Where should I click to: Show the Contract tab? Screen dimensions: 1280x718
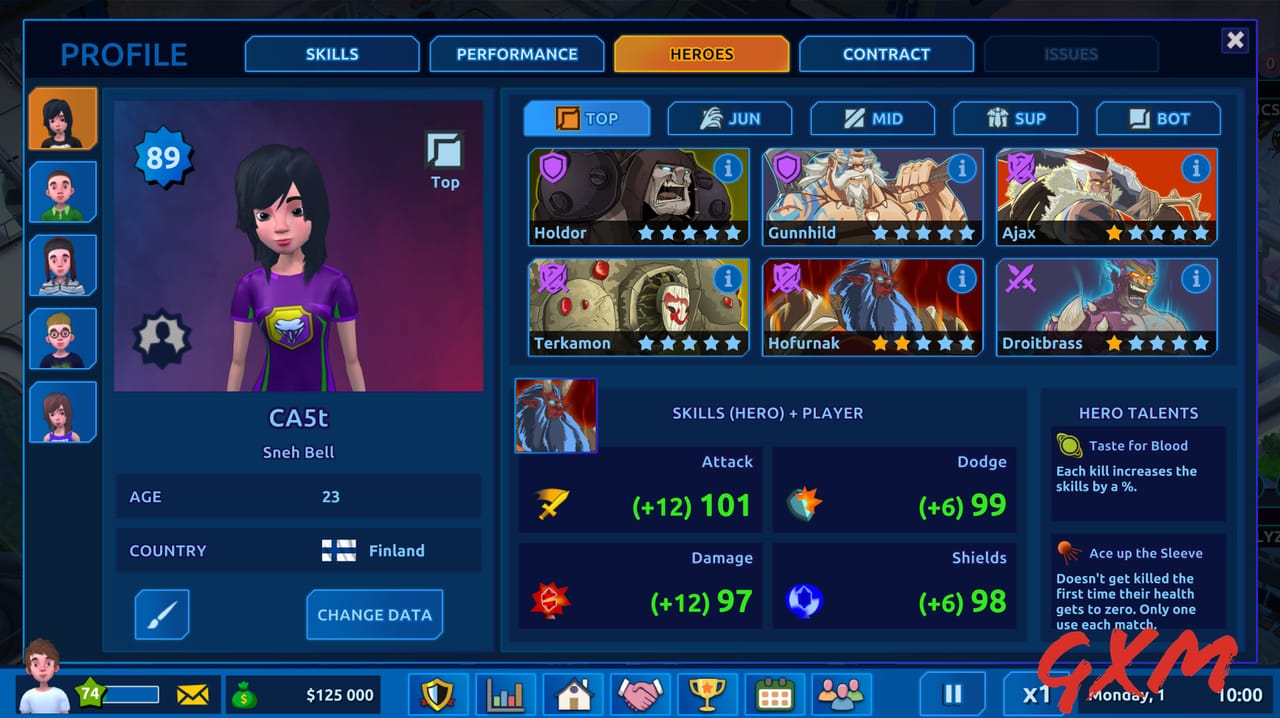click(x=886, y=54)
